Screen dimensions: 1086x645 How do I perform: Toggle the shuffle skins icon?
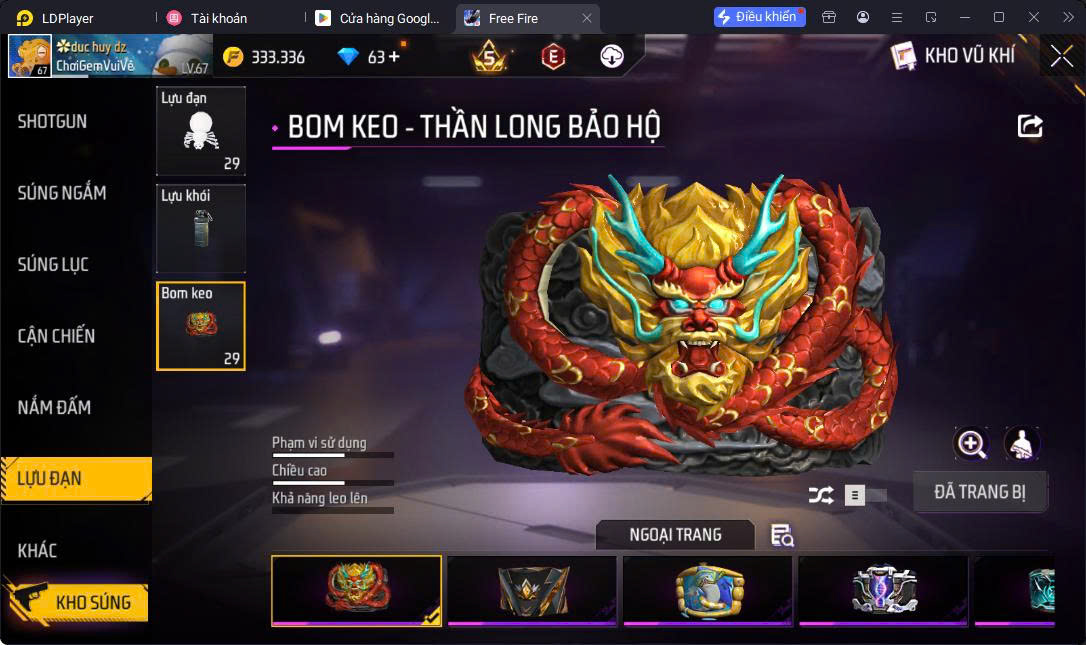point(820,495)
